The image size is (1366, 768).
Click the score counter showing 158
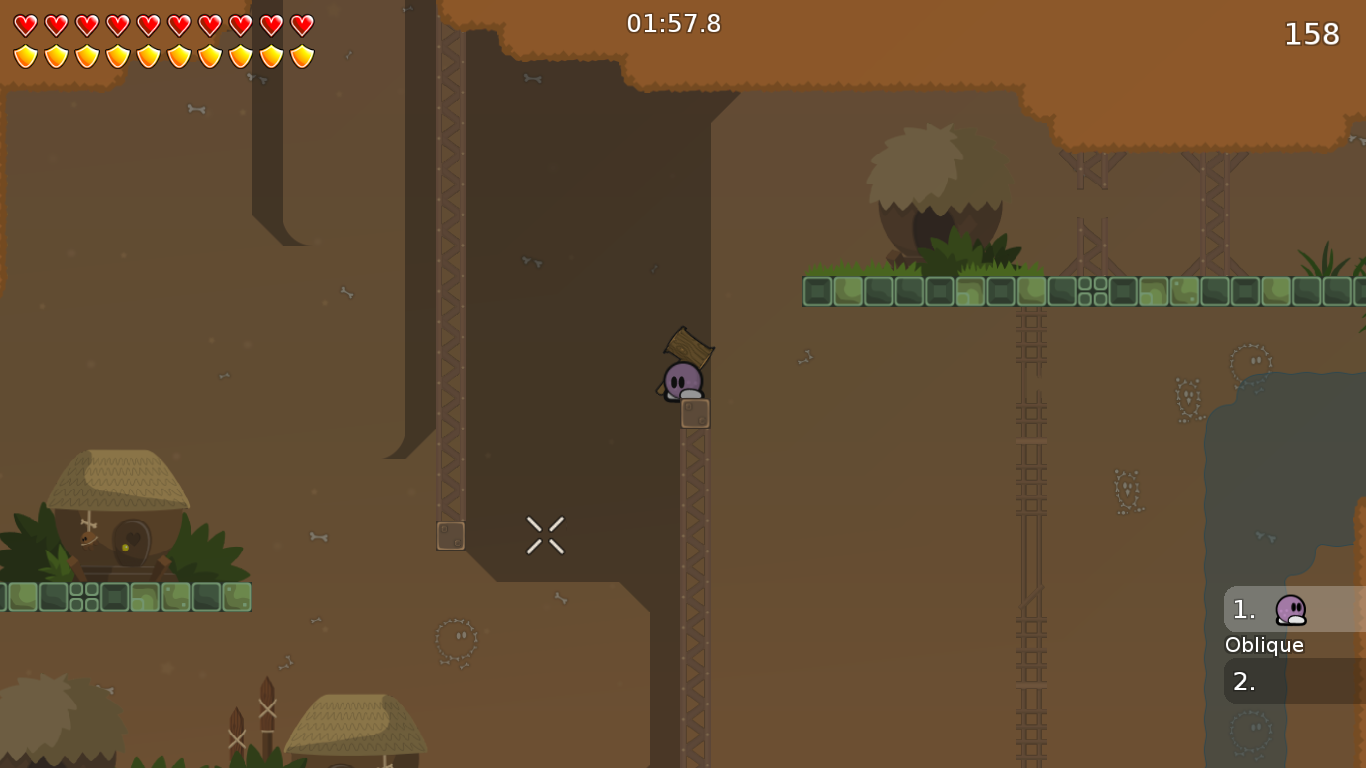pos(1311,34)
